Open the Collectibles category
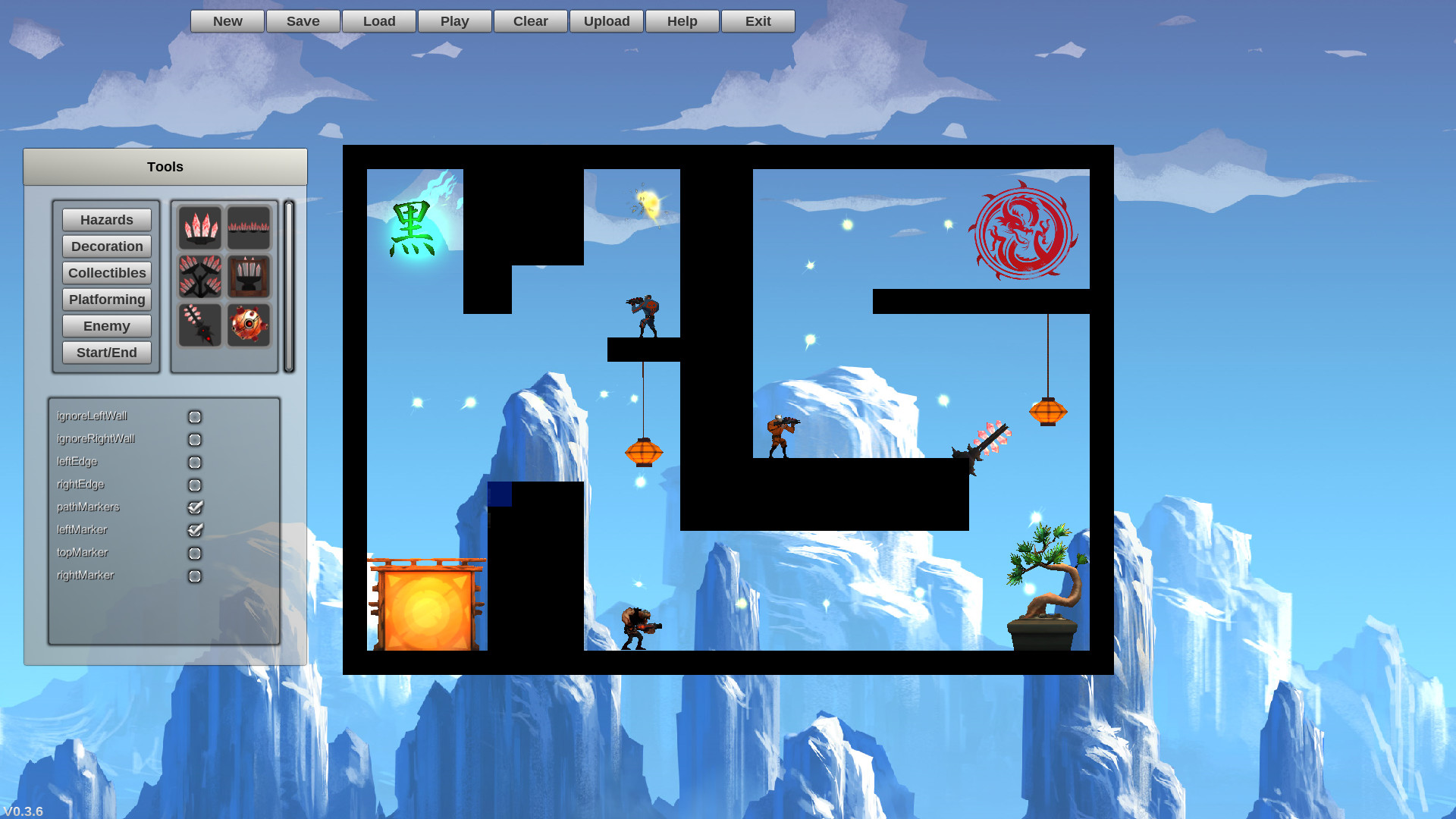This screenshot has height=819, width=1456. [106, 272]
